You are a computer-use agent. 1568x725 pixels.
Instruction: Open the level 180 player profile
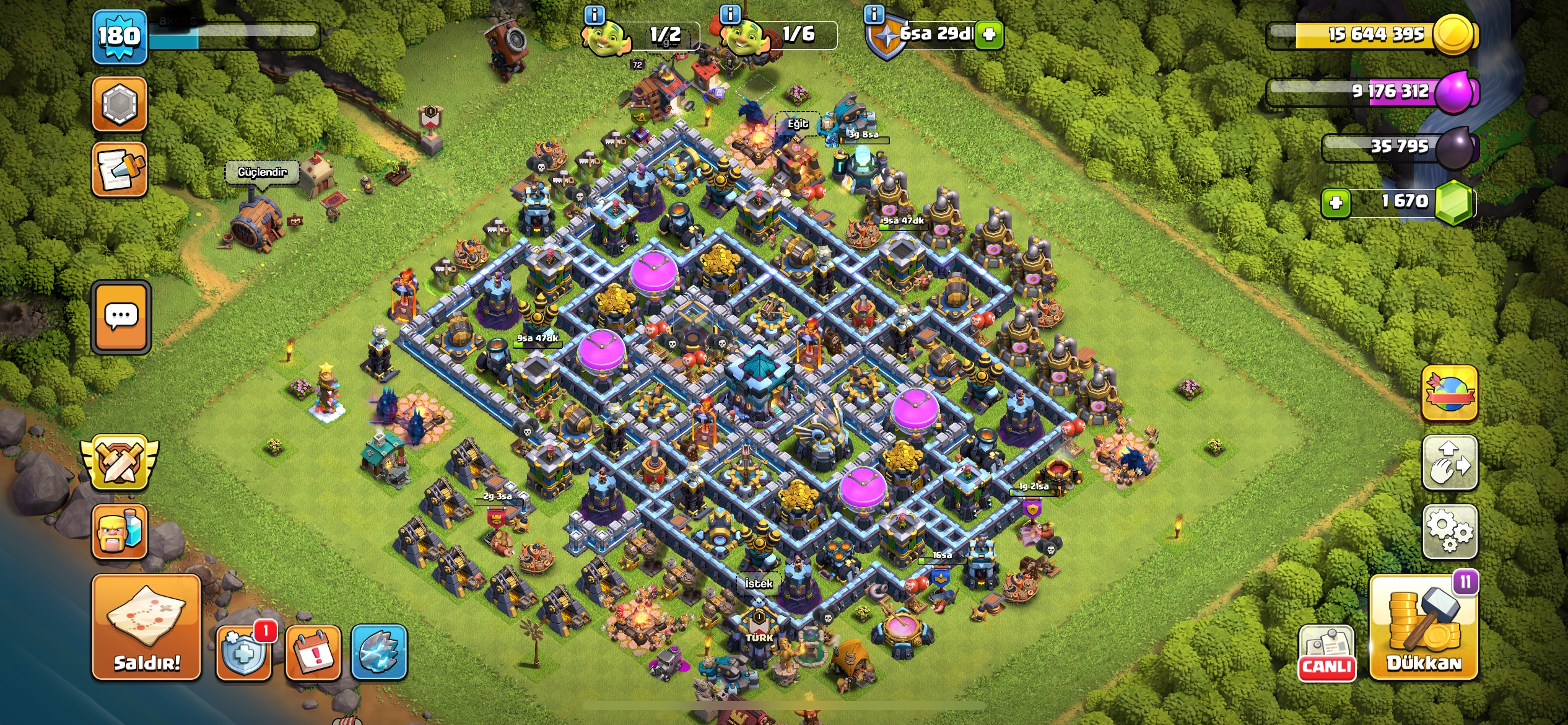click(120, 37)
